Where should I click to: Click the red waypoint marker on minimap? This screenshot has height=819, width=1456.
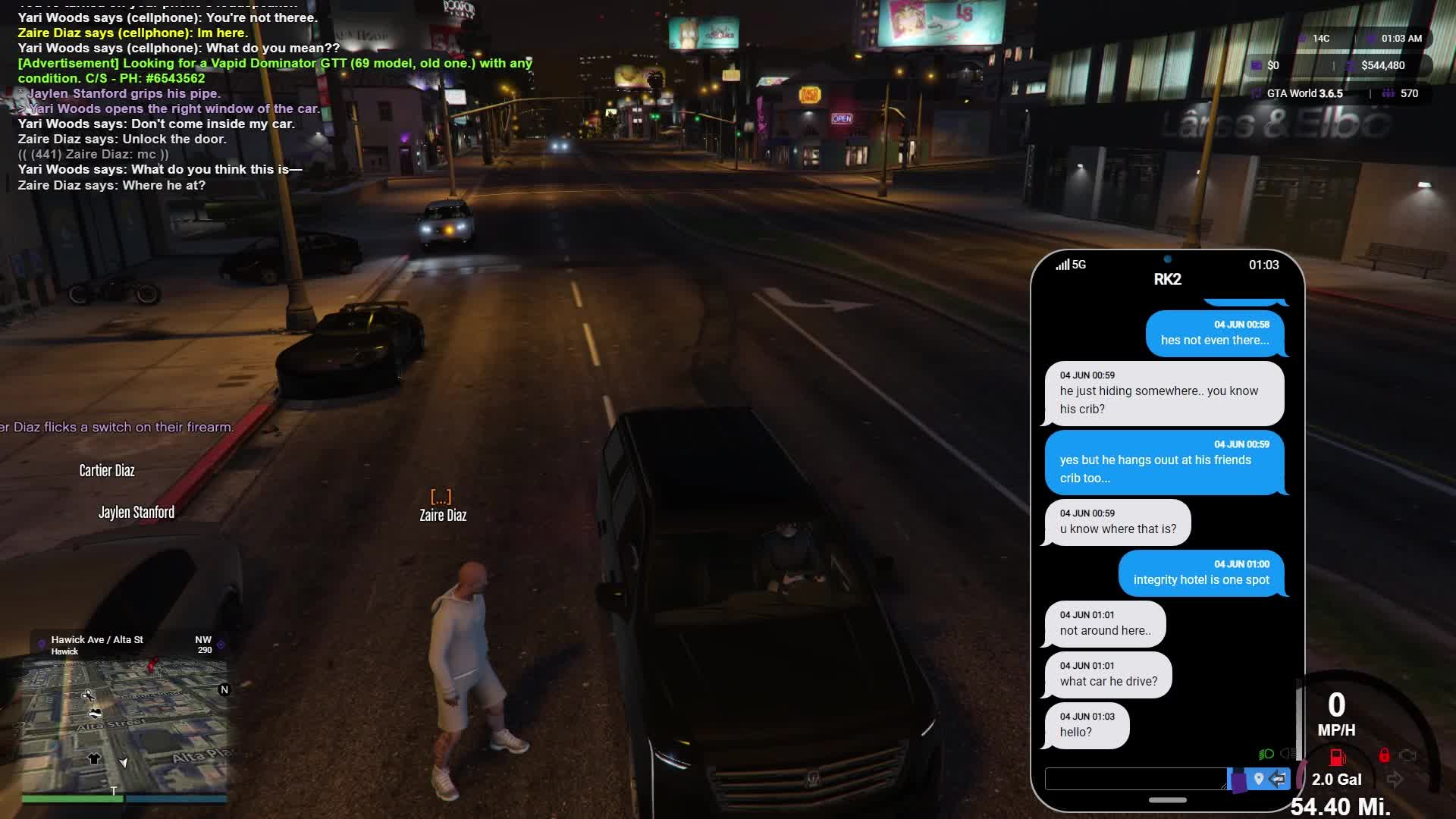click(152, 665)
